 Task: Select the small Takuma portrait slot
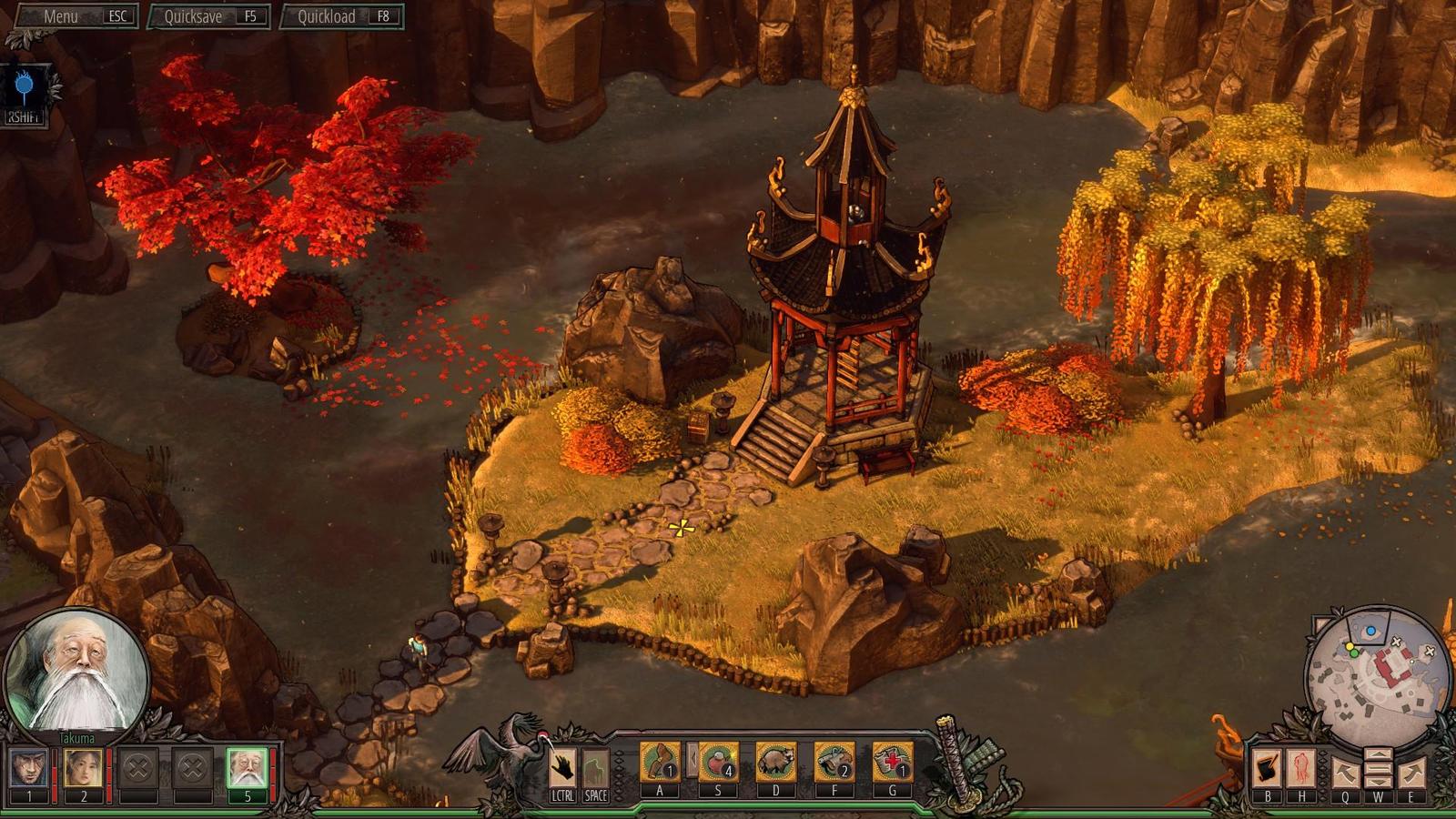click(x=247, y=769)
